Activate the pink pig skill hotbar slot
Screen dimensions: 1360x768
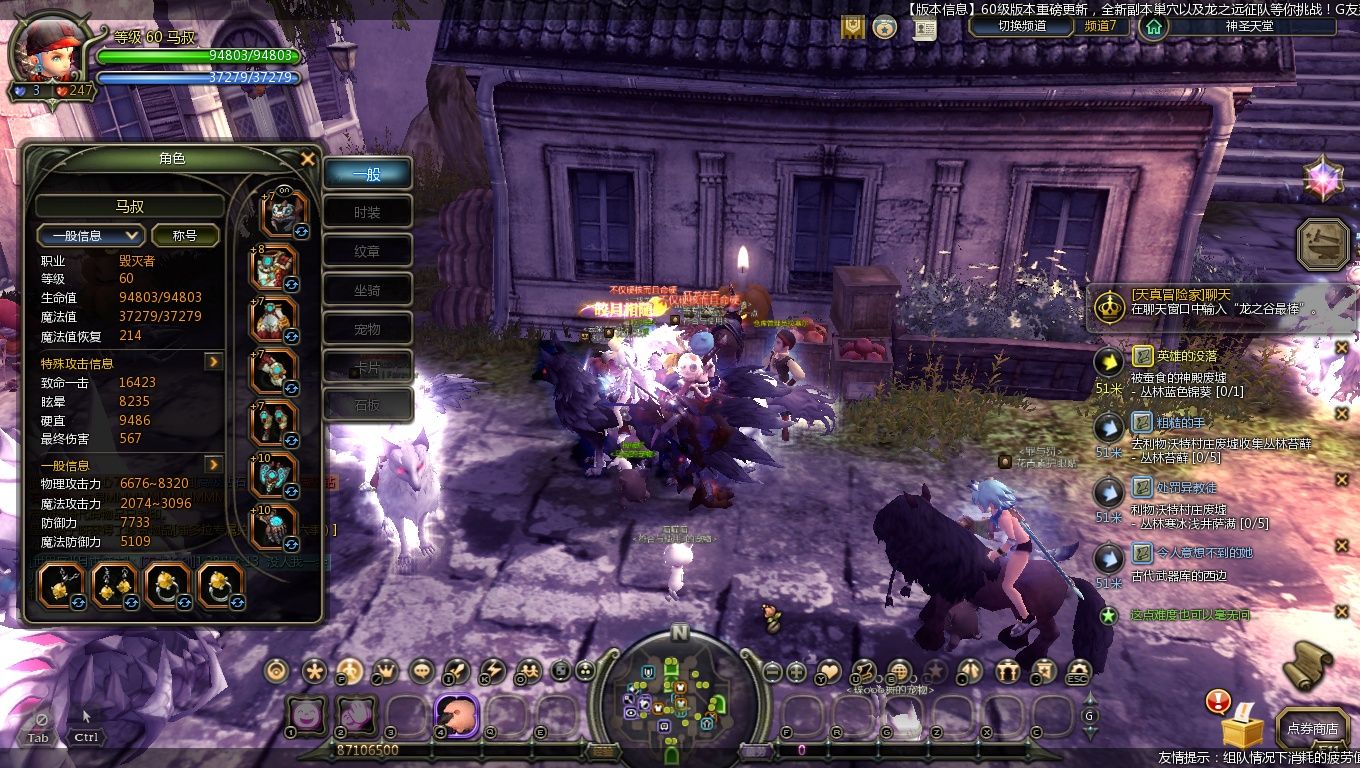pyautogui.click(x=457, y=716)
